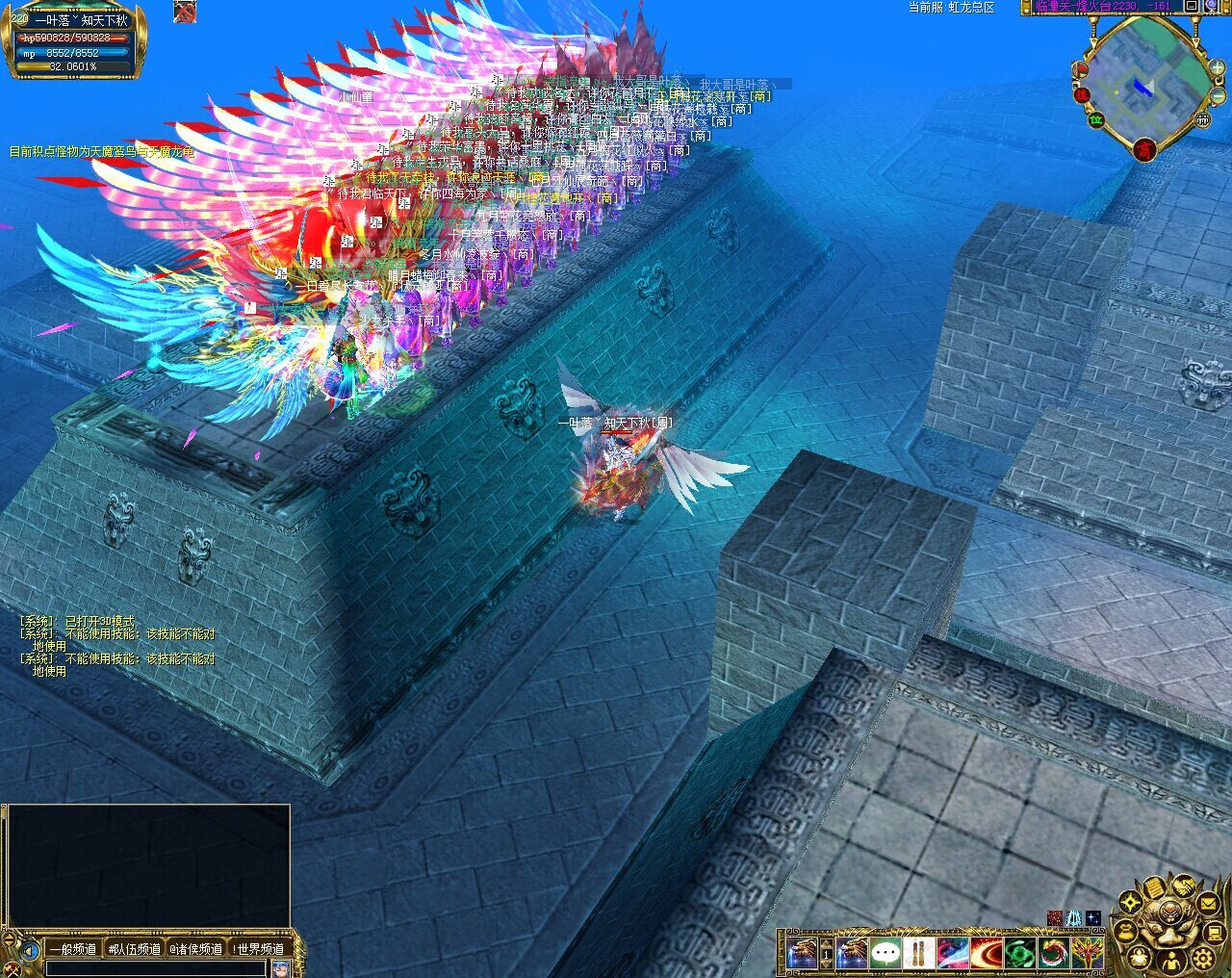Screen dimensions: 1232x978
Task: Click the red flag icon on minimap frame
Action: [1081, 67]
